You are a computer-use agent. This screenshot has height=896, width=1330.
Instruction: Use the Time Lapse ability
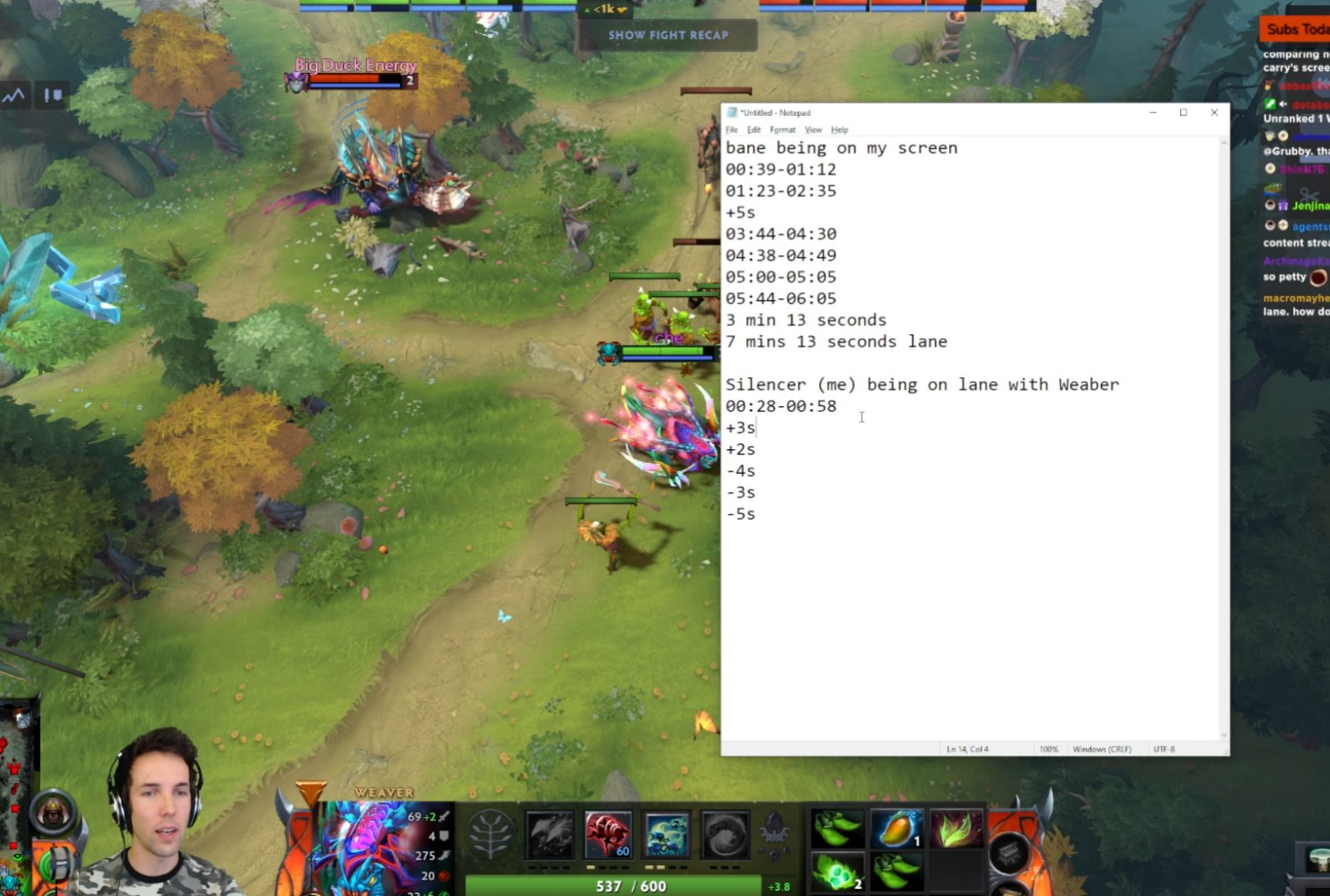click(726, 834)
